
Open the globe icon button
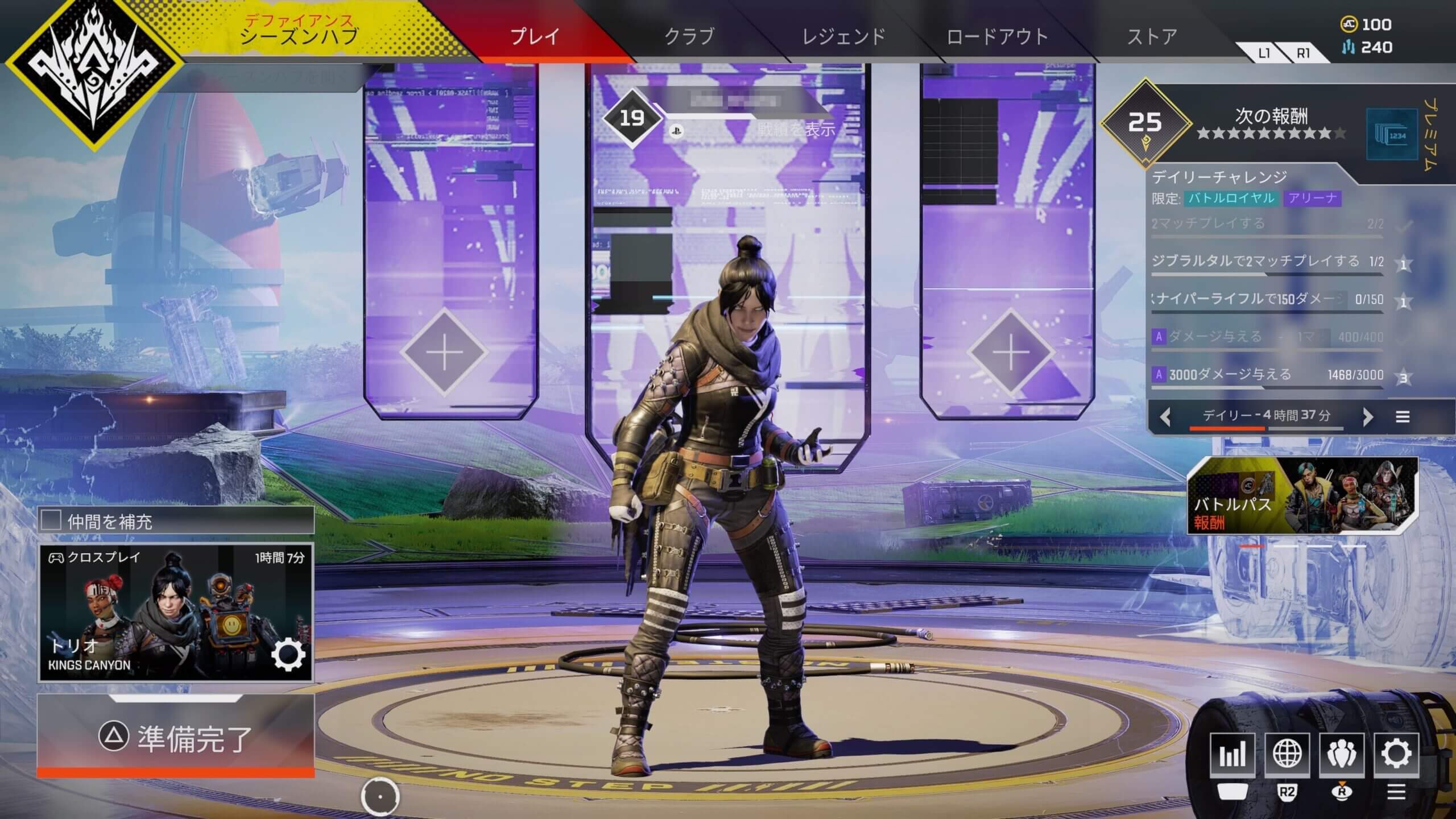coord(1287,754)
